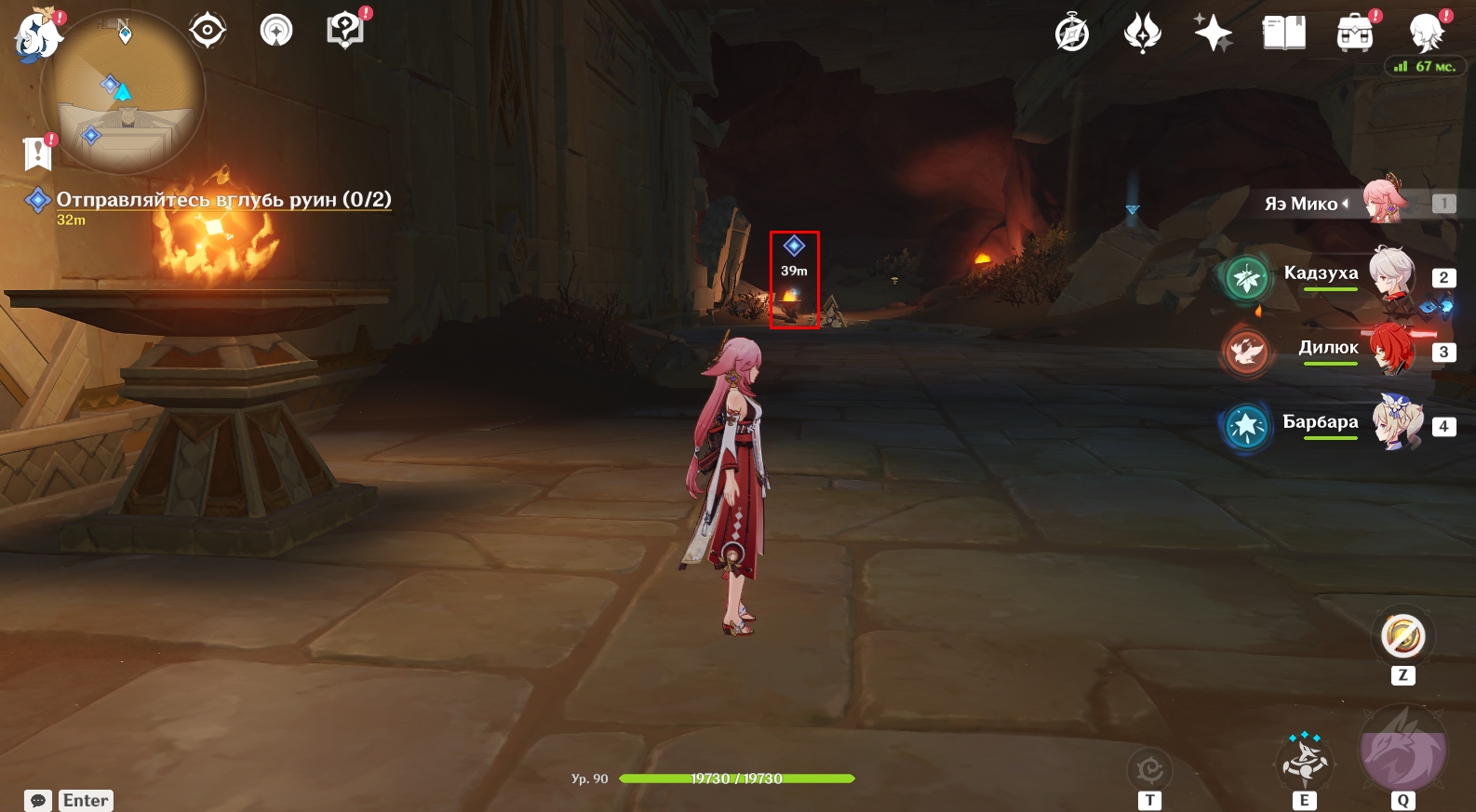Trigger the fox elemental burst
This screenshot has height=812, width=1476.
[1403, 752]
